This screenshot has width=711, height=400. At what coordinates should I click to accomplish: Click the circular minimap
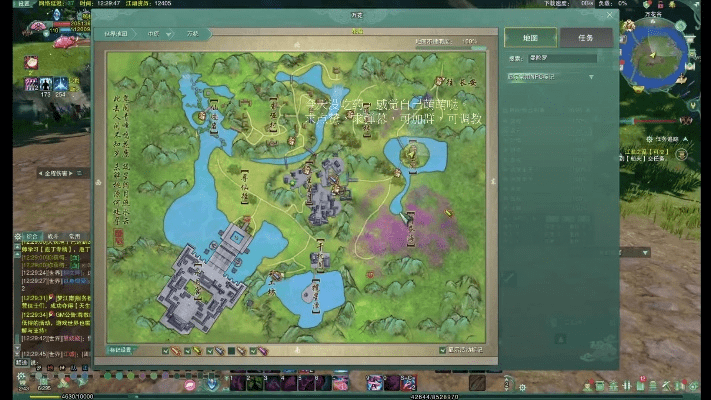pos(653,56)
